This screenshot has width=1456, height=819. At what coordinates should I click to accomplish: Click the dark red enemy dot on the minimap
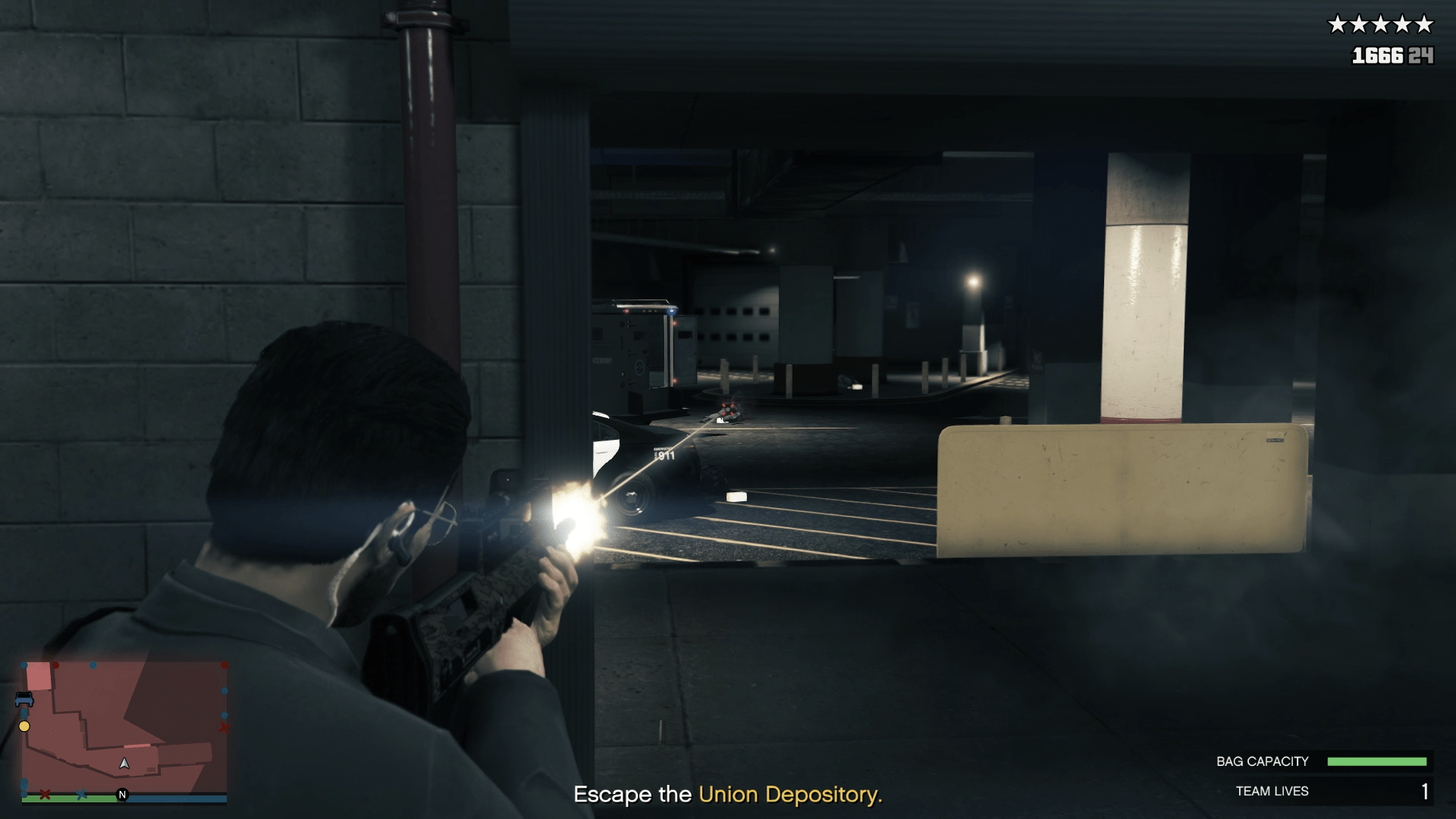click(x=55, y=665)
